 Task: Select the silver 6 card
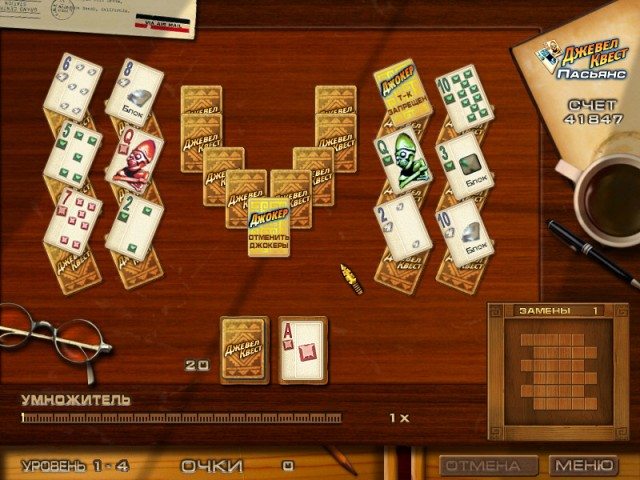click(x=73, y=86)
